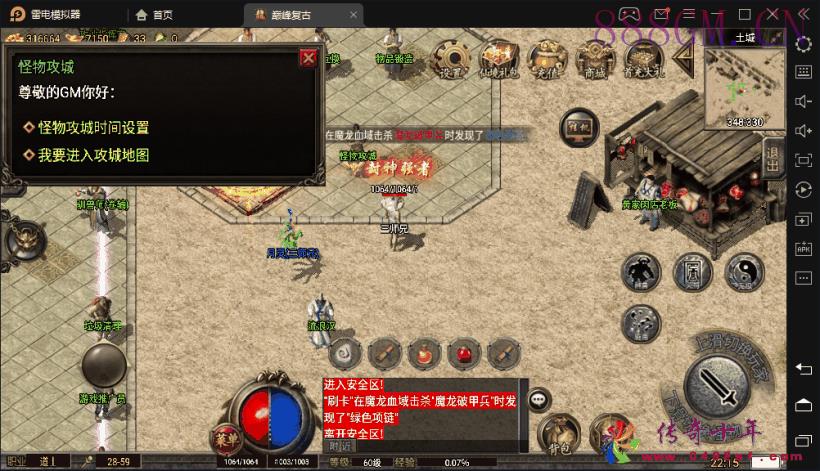Screen dimensions: 820x471
Task: Close the 怪物攻城 dialog with the red X
Action: 308,58
